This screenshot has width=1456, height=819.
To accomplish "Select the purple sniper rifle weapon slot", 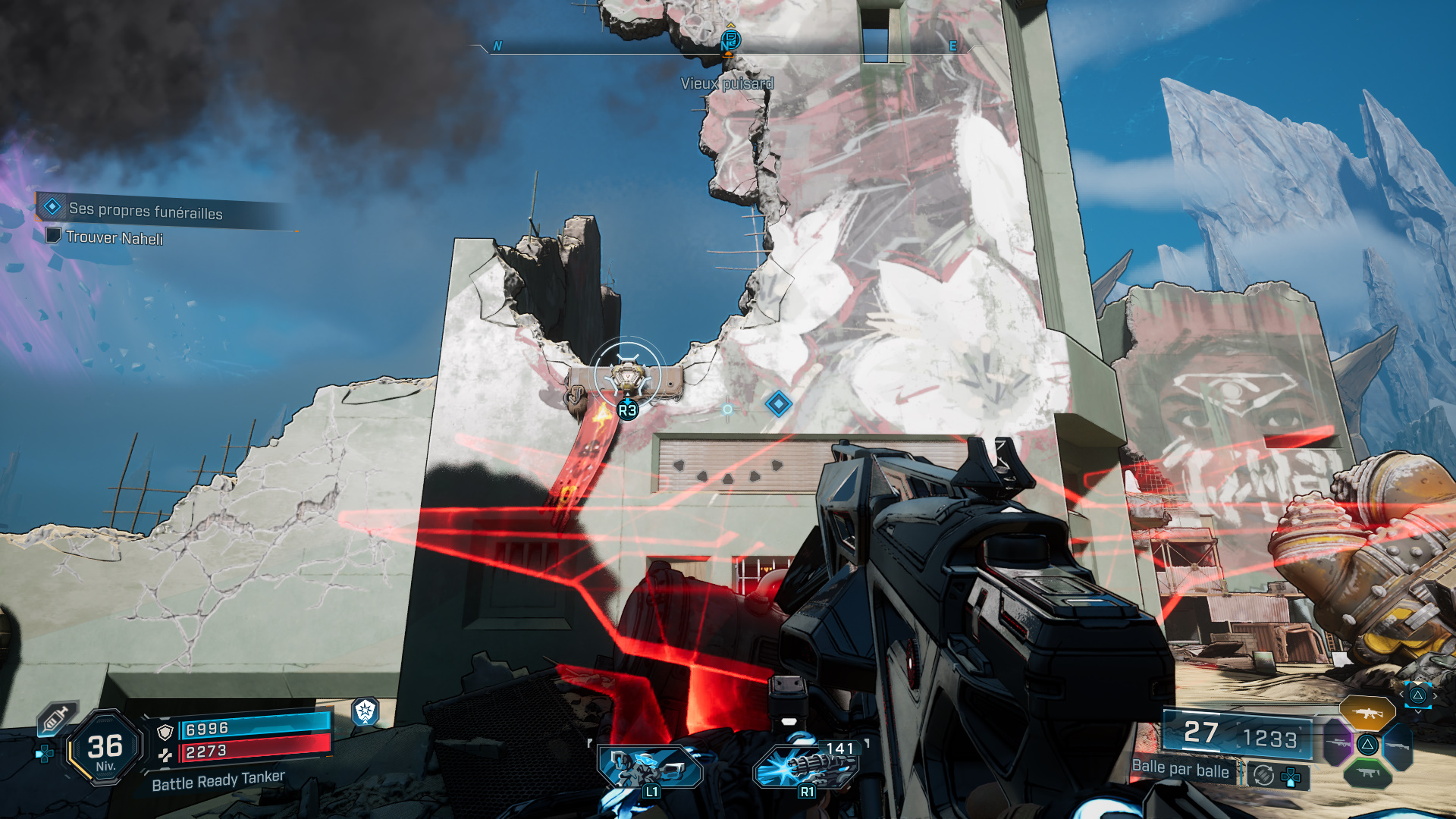I will [x=1338, y=743].
